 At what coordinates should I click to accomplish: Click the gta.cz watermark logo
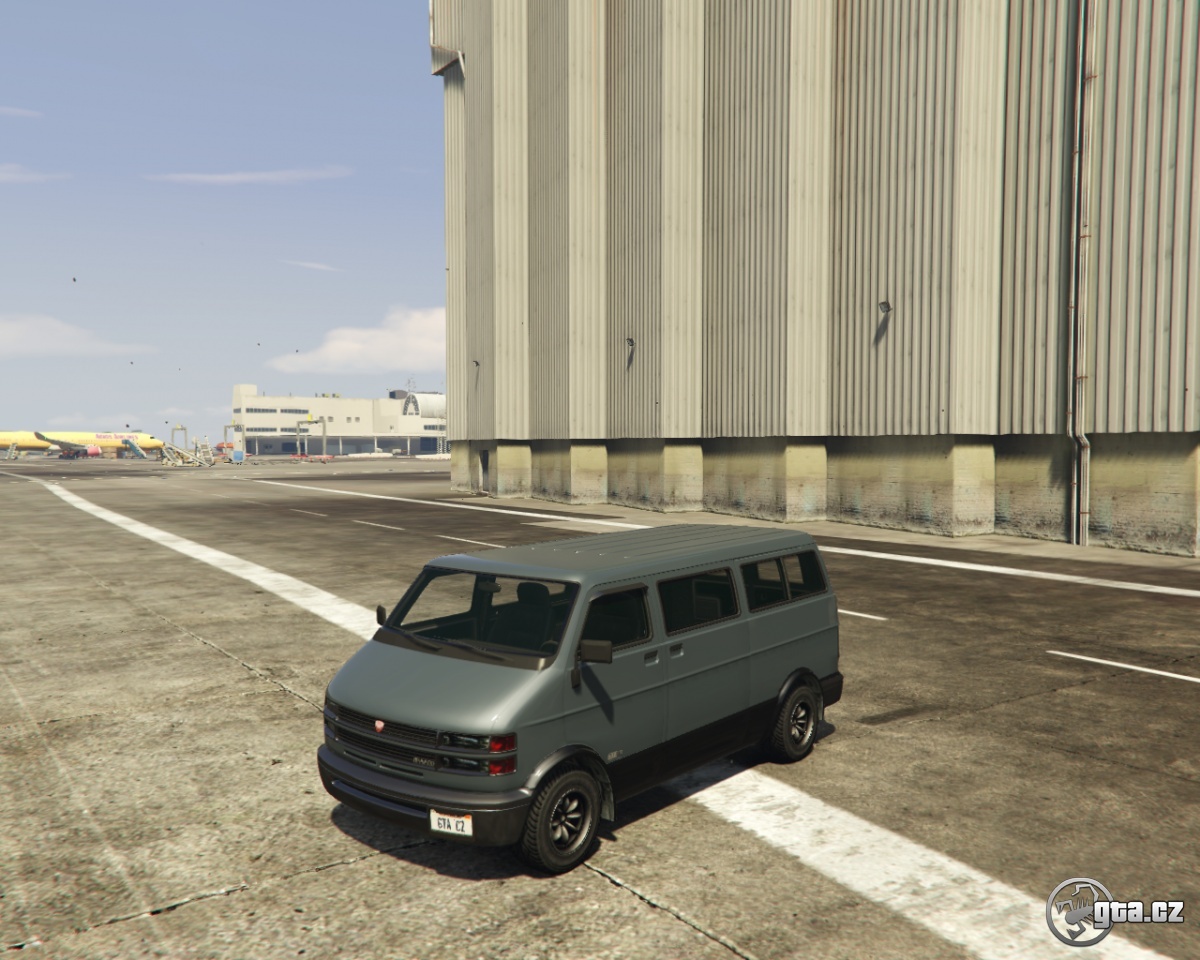point(1114,911)
